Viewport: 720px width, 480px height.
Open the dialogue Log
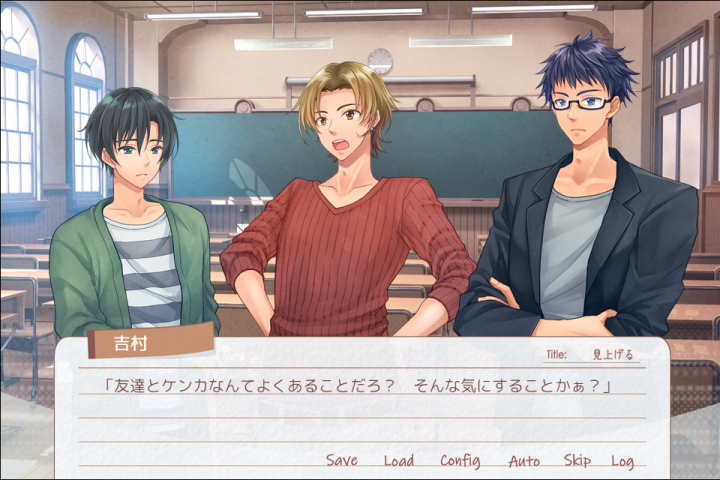622,461
